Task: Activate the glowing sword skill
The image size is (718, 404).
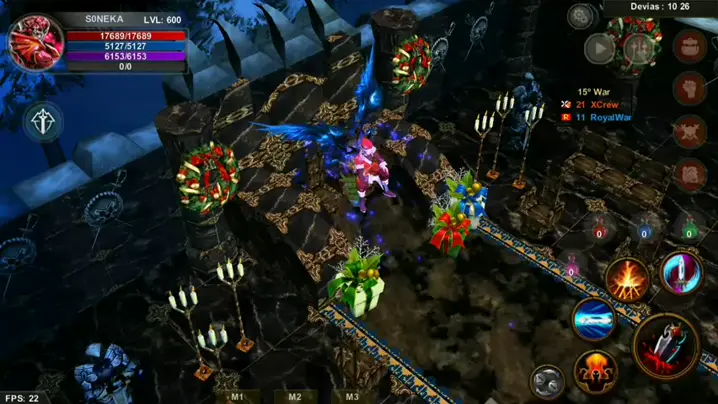Action: tap(681, 271)
